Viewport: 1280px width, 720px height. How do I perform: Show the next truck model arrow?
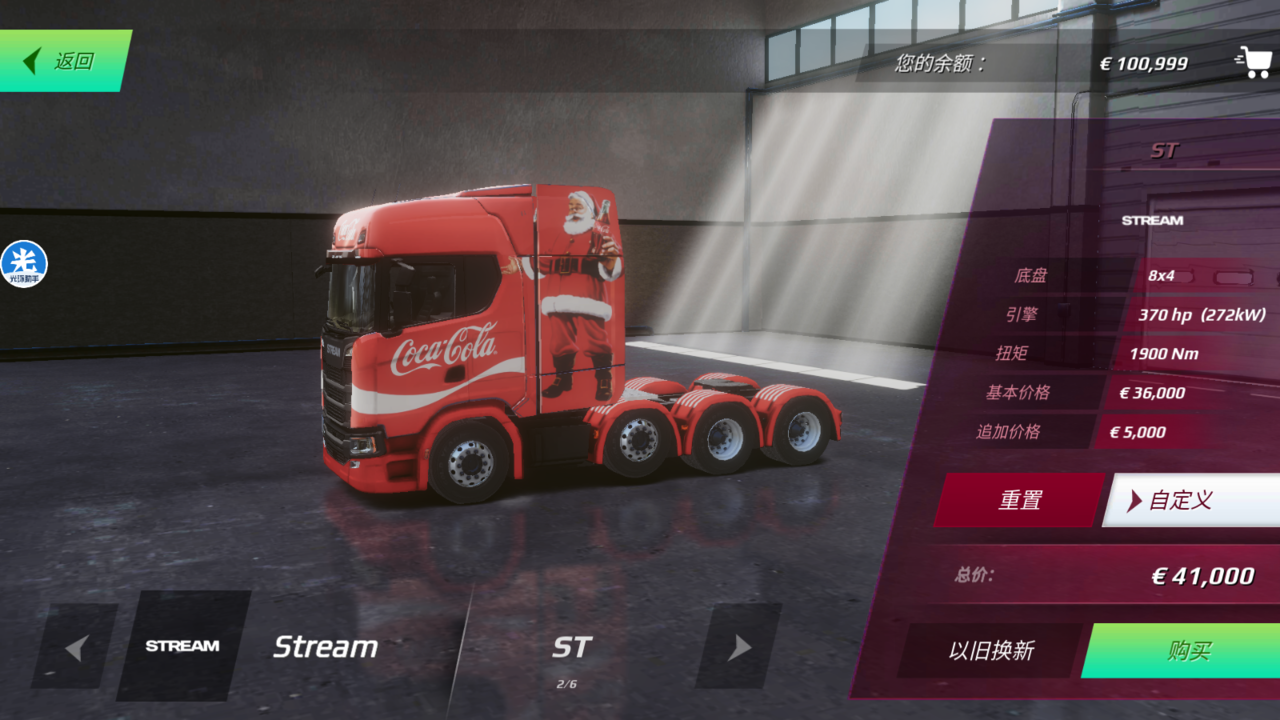[738, 647]
